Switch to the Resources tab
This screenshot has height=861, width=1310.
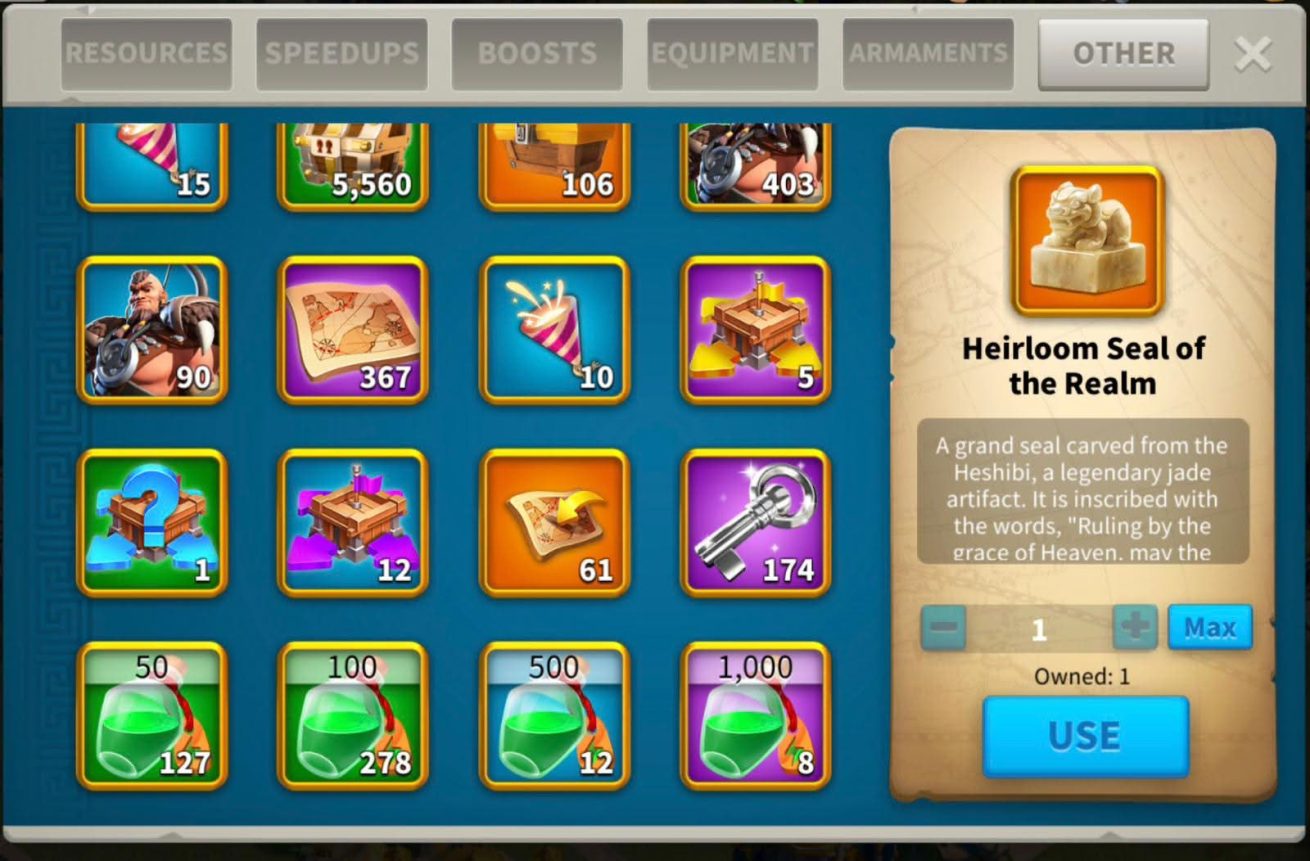coord(146,54)
